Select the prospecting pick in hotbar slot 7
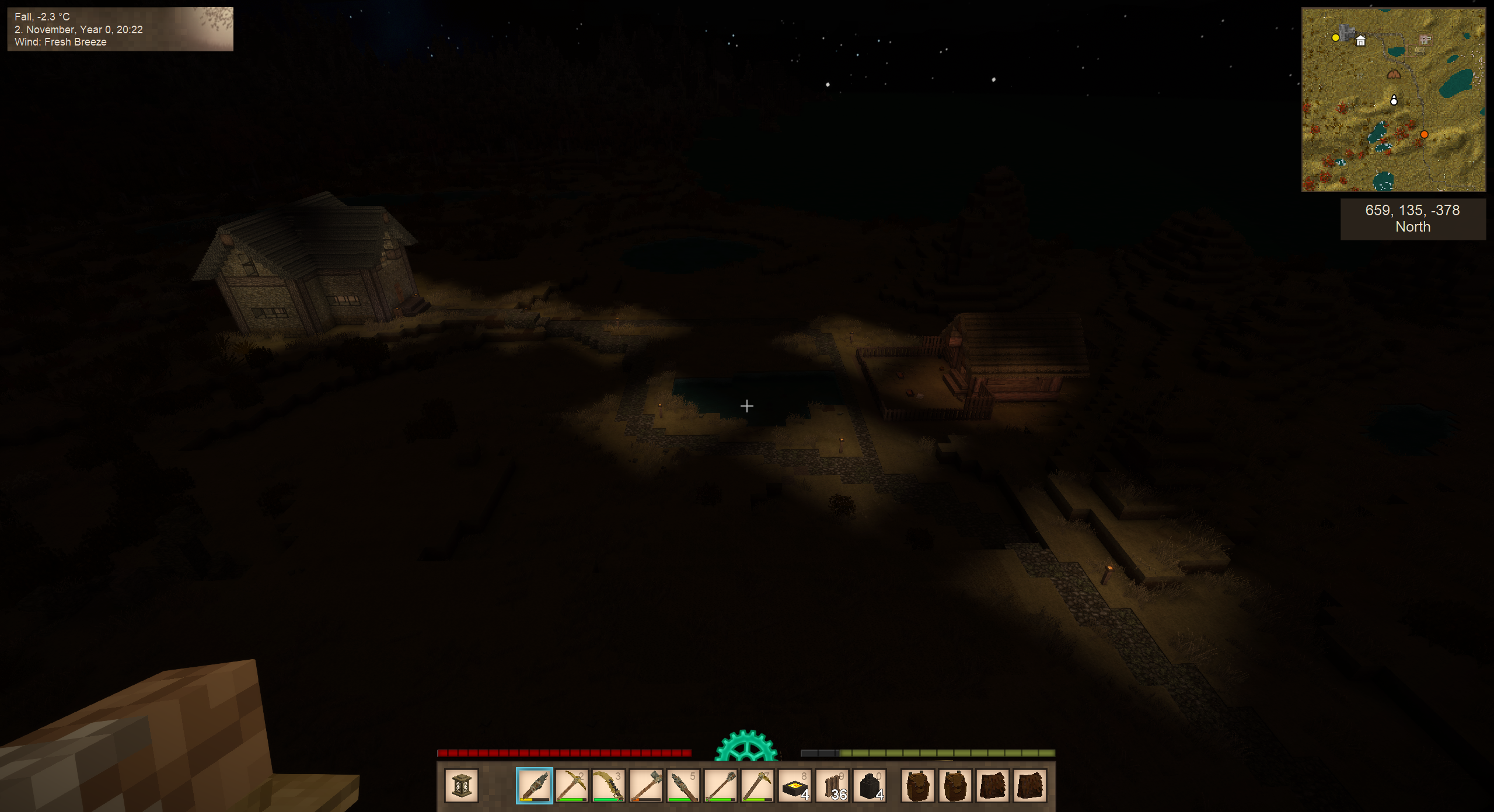 click(x=758, y=785)
